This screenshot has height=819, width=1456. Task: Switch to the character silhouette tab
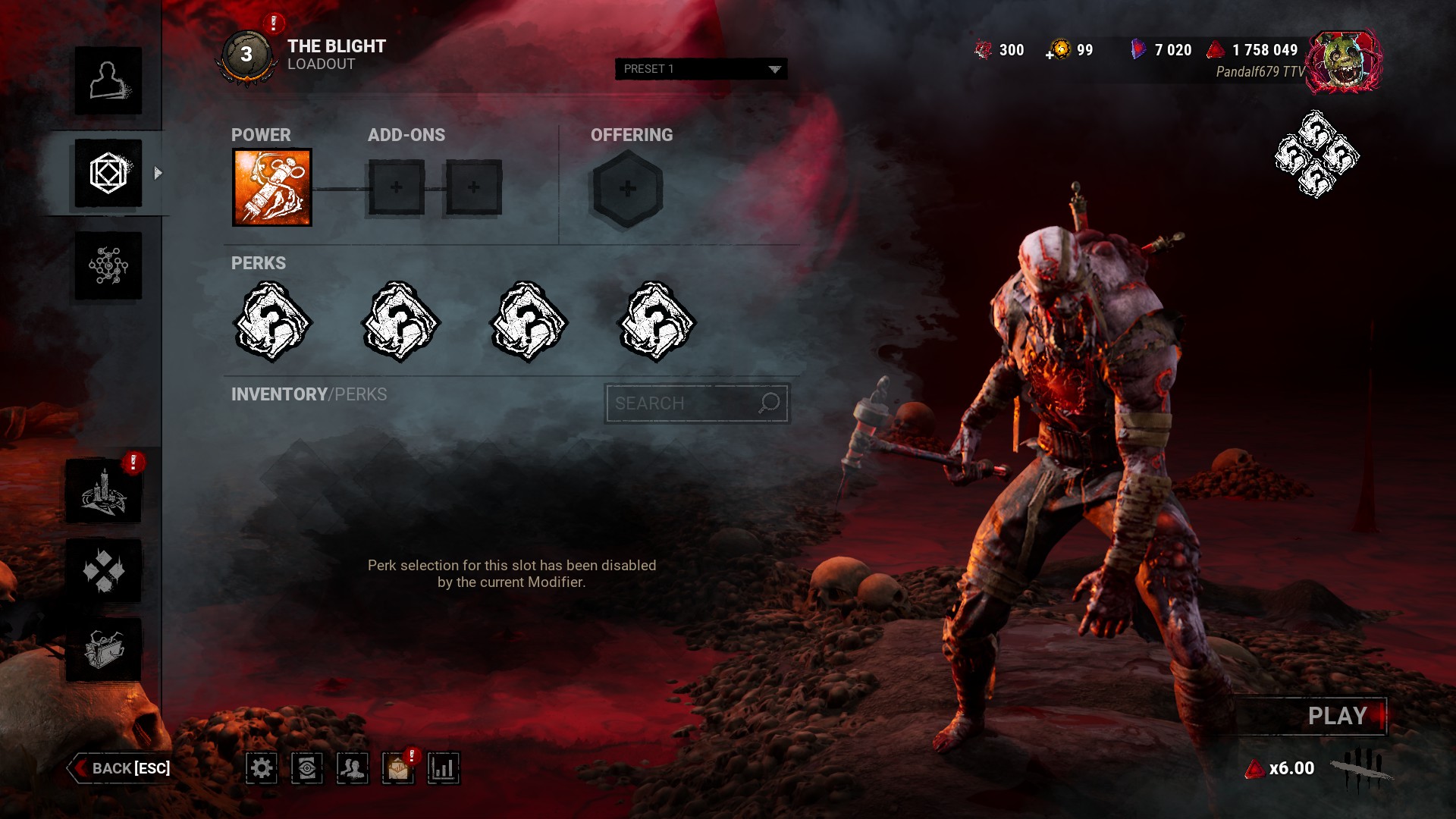[108, 80]
